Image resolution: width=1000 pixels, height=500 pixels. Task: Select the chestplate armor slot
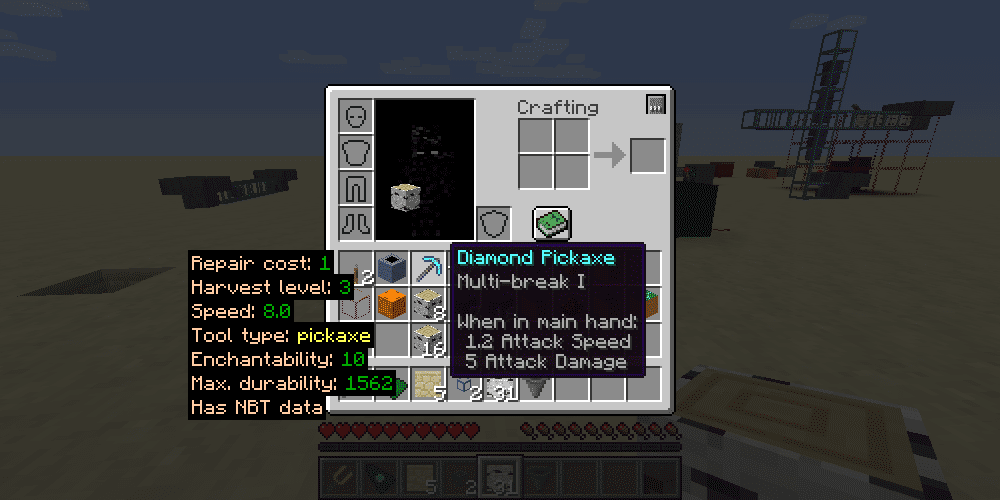(x=356, y=152)
